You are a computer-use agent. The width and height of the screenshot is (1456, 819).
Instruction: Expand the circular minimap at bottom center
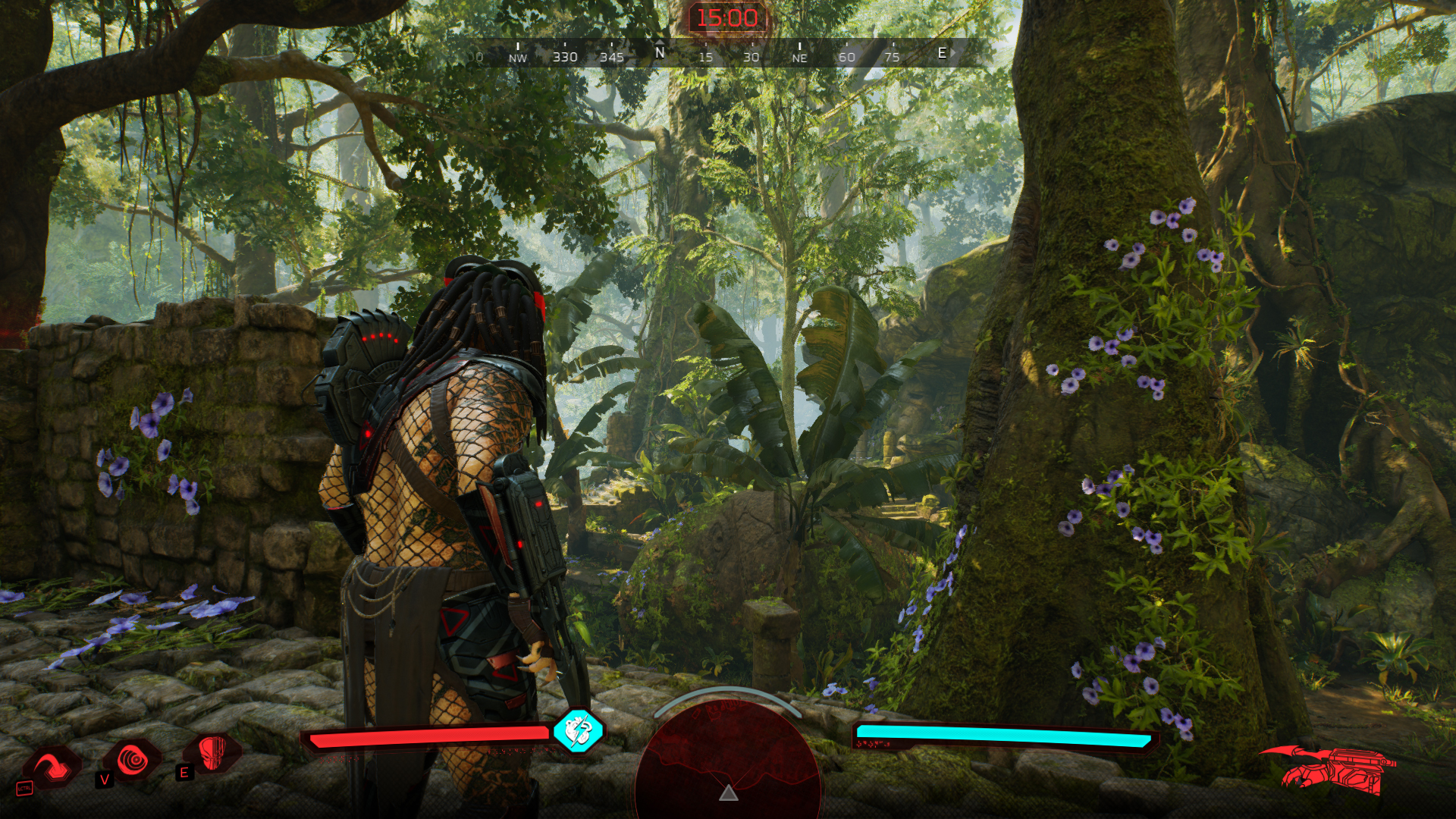(x=726, y=766)
